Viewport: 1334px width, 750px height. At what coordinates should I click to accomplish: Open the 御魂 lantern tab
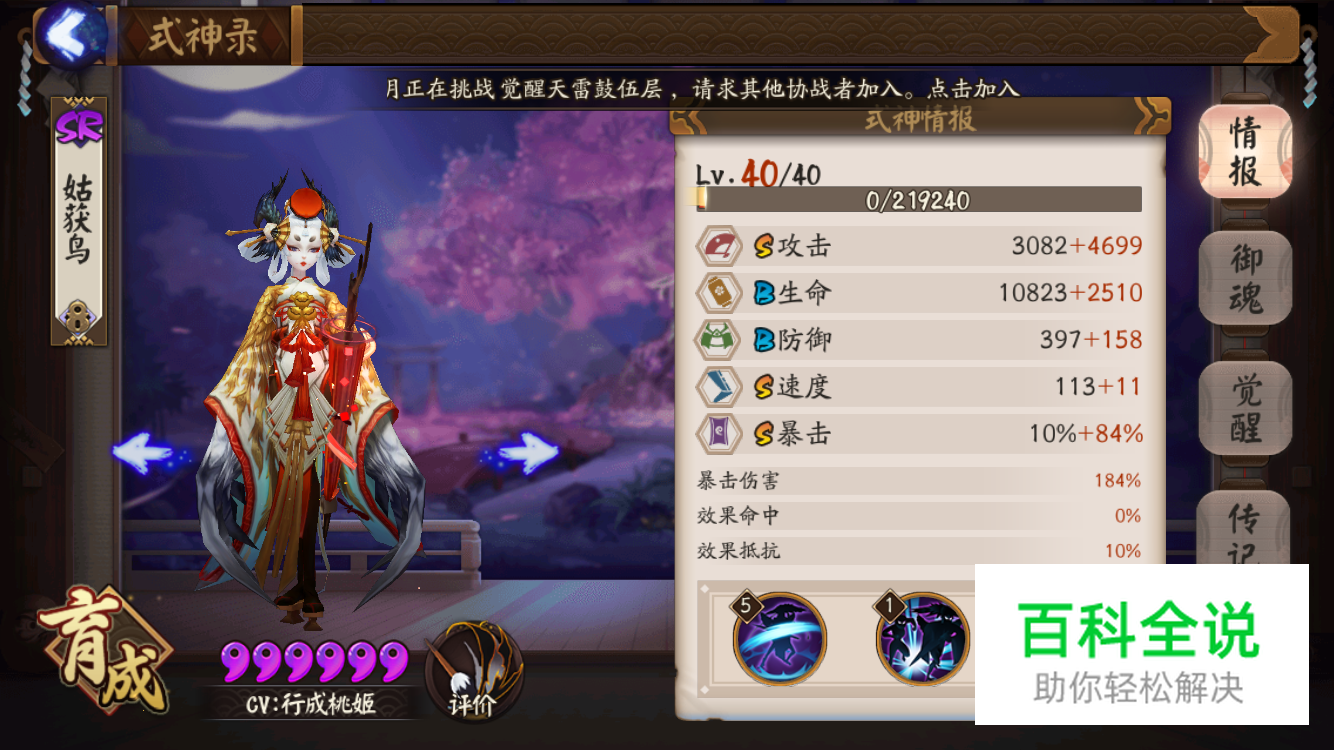pyautogui.click(x=1245, y=279)
